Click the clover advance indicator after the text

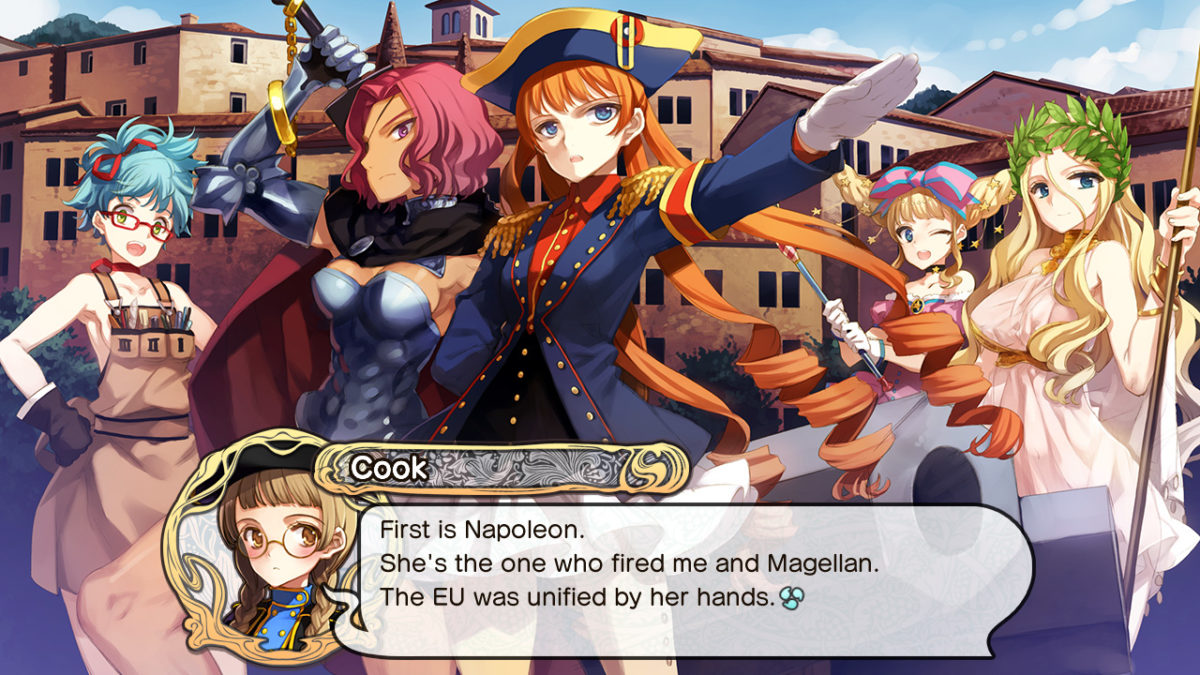click(x=793, y=599)
